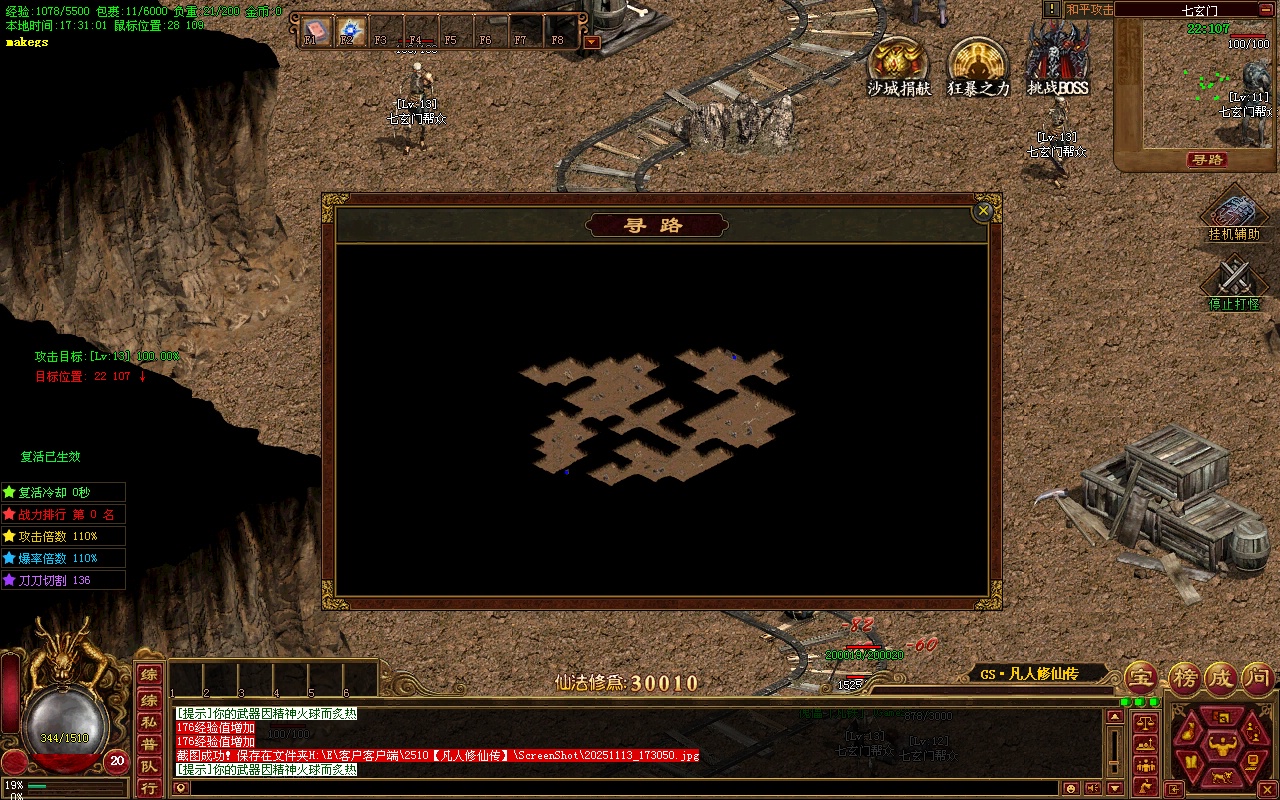The width and height of the screenshot is (1280, 800).
Task: Close the 寻路 pathfinding map window
Action: pyautogui.click(x=983, y=211)
